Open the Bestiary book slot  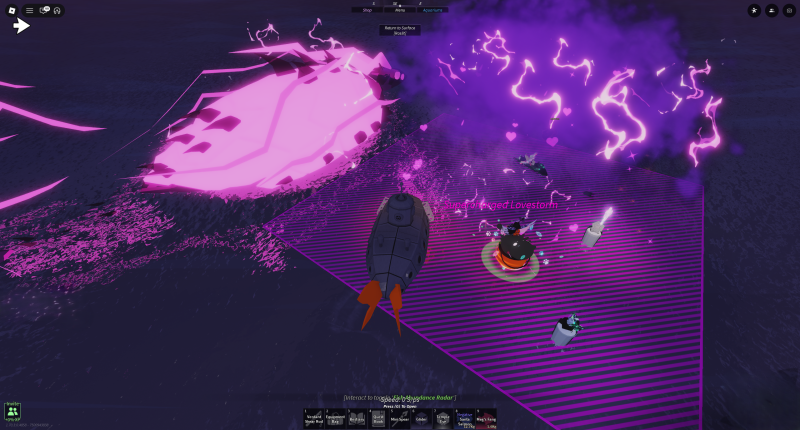pyautogui.click(x=357, y=418)
